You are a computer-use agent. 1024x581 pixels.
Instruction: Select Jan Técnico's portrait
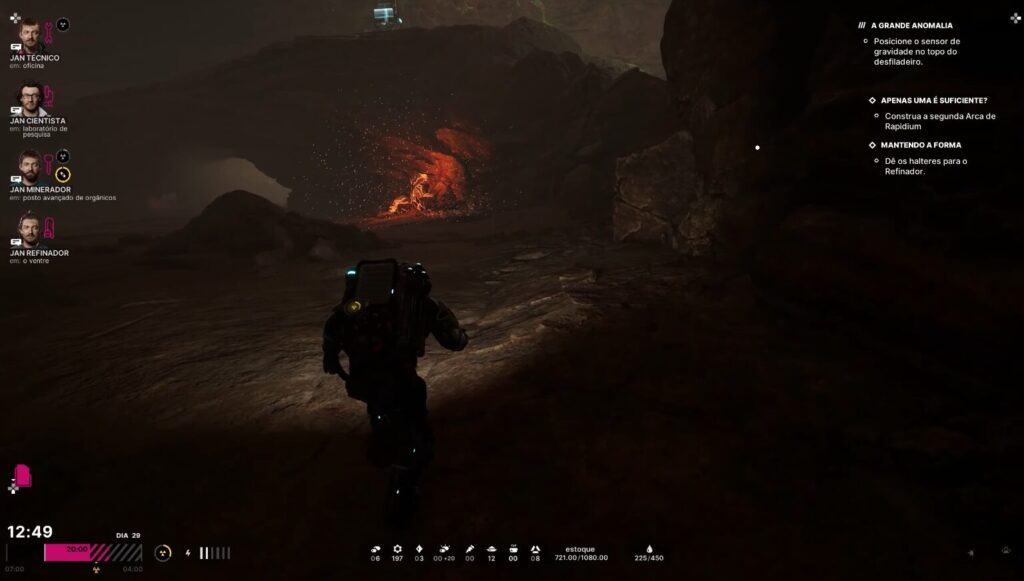coord(31,35)
